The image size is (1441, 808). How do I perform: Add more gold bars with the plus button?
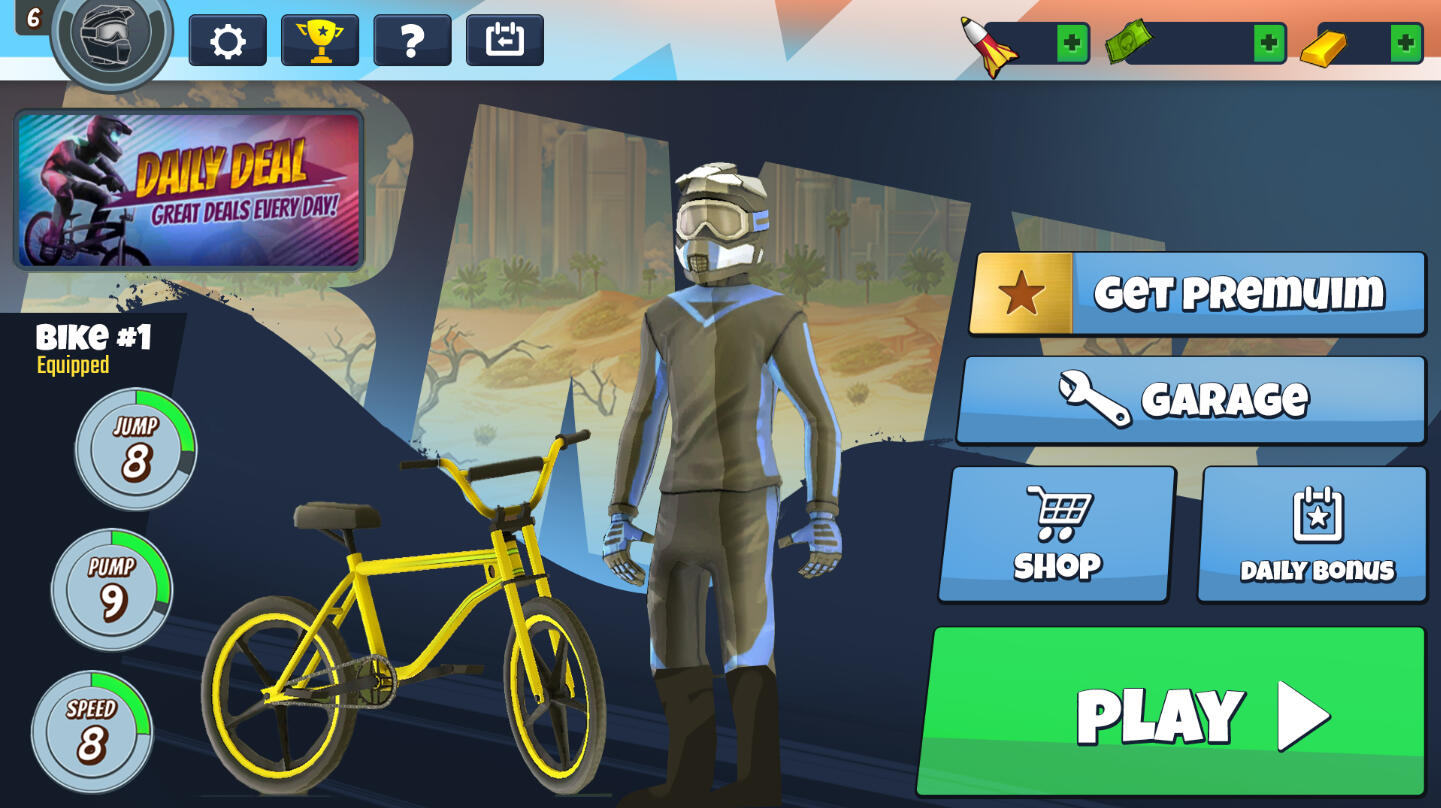[1405, 43]
